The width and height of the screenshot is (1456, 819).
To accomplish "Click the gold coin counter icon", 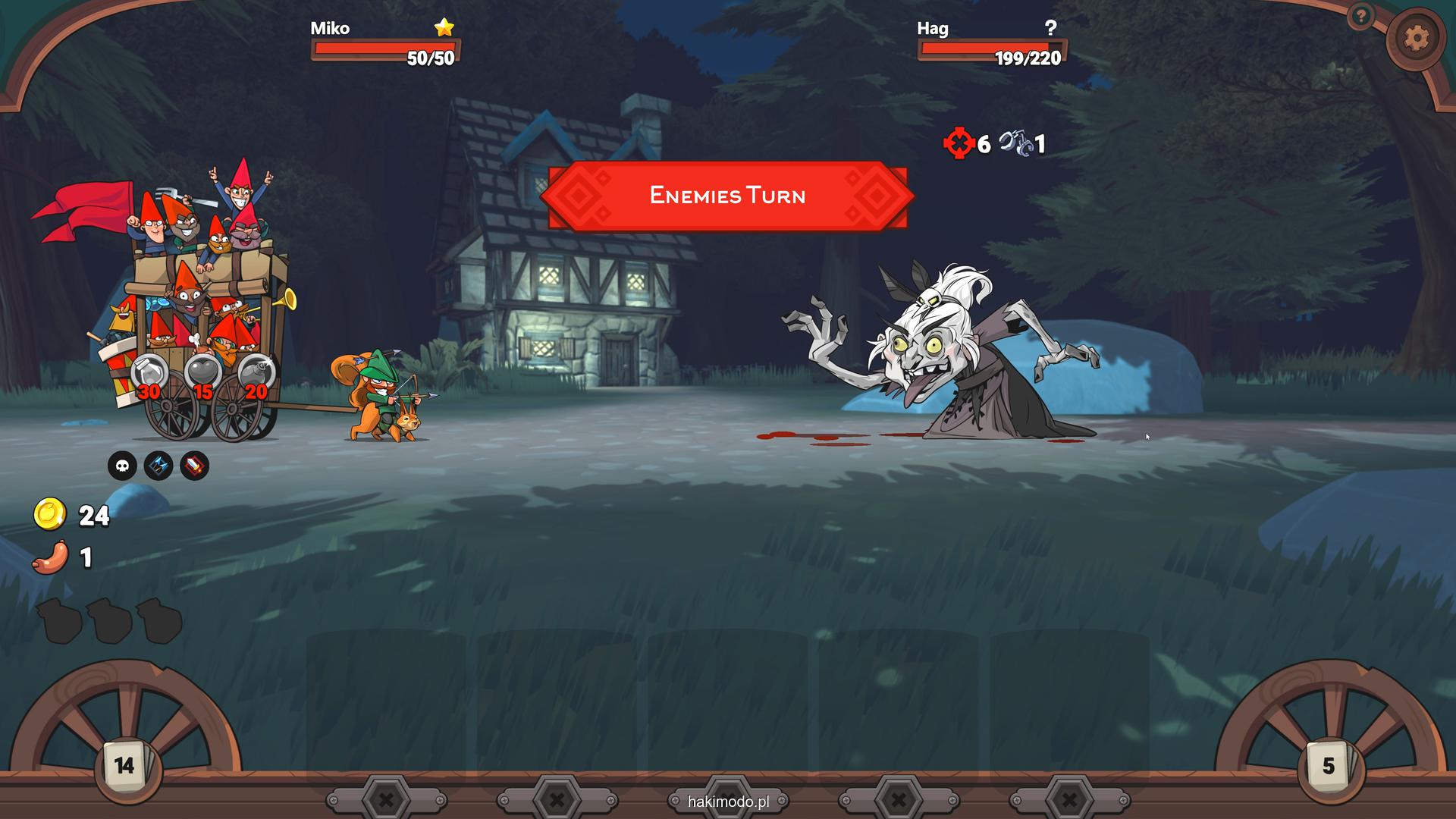I will coord(50,515).
